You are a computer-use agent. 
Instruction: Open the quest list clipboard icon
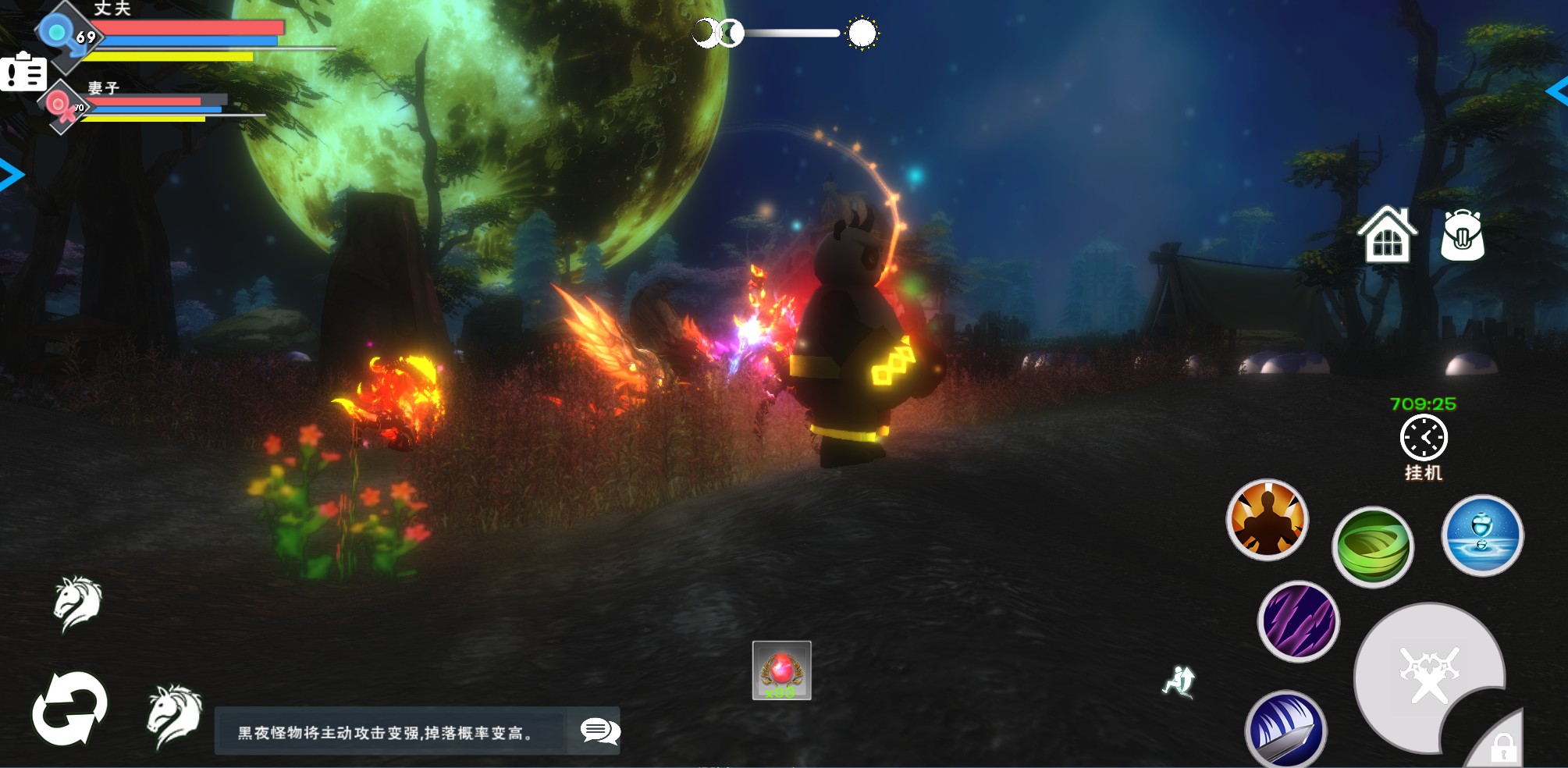click(23, 73)
